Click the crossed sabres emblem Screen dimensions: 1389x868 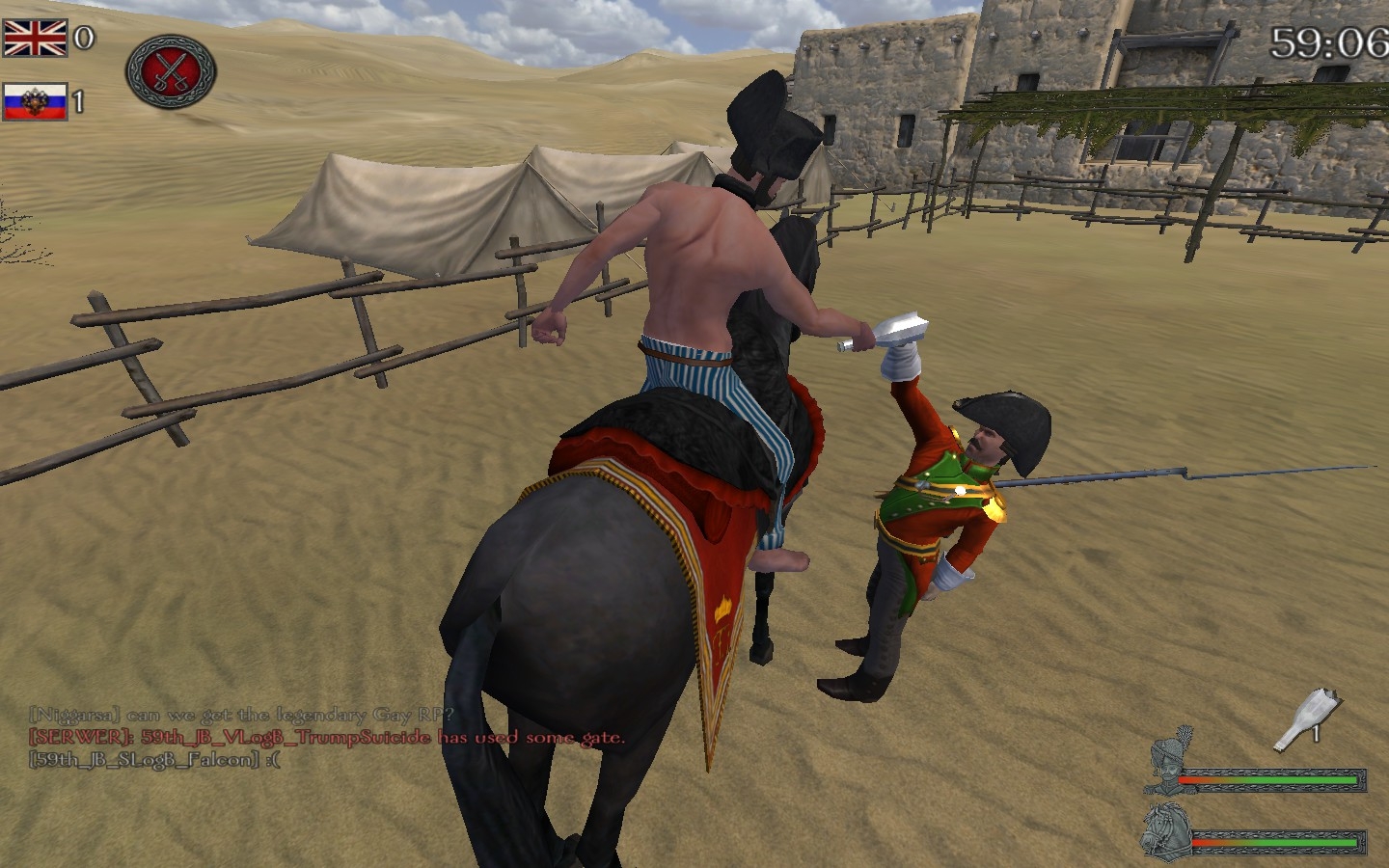[171, 72]
